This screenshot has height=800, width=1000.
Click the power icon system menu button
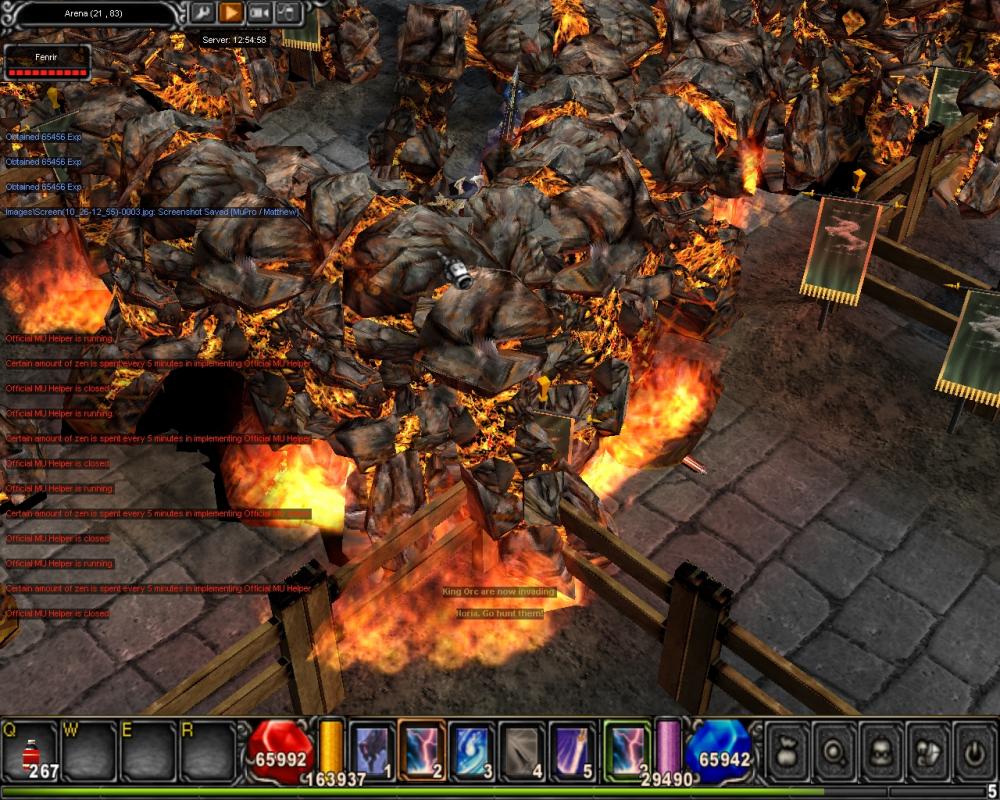click(975, 750)
